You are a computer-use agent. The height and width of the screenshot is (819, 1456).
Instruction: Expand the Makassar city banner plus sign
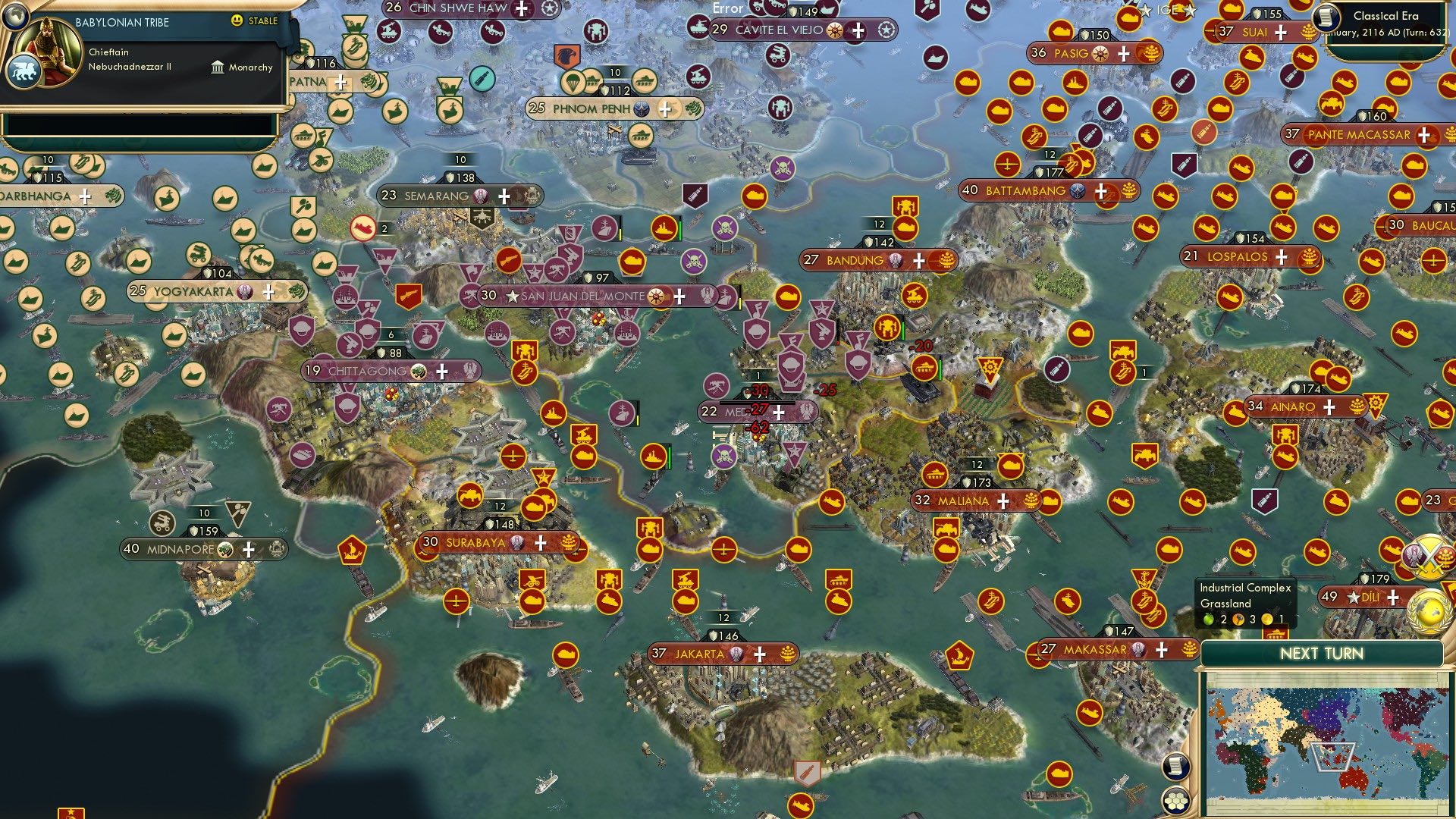click(1160, 648)
